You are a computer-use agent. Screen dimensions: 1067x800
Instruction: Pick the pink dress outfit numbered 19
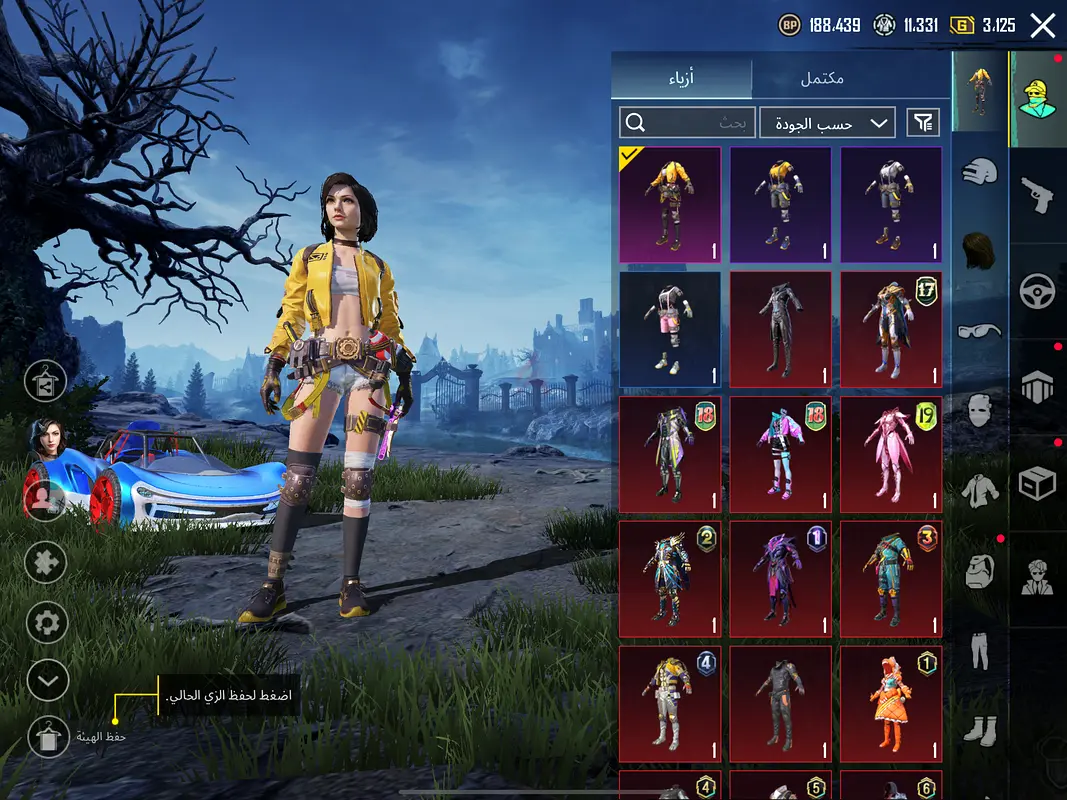click(x=890, y=453)
